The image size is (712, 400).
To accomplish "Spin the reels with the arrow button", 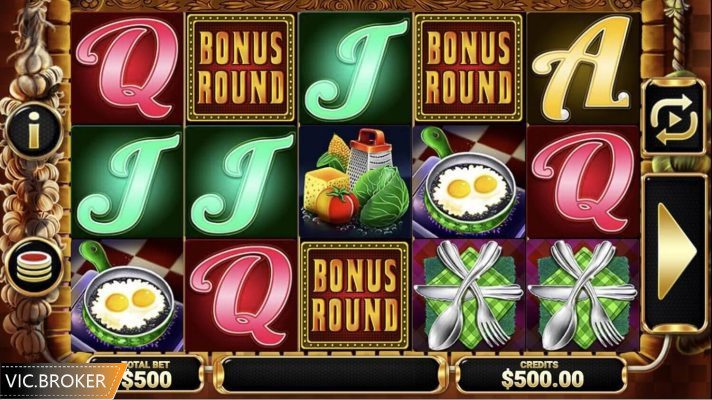I will coord(675,251).
